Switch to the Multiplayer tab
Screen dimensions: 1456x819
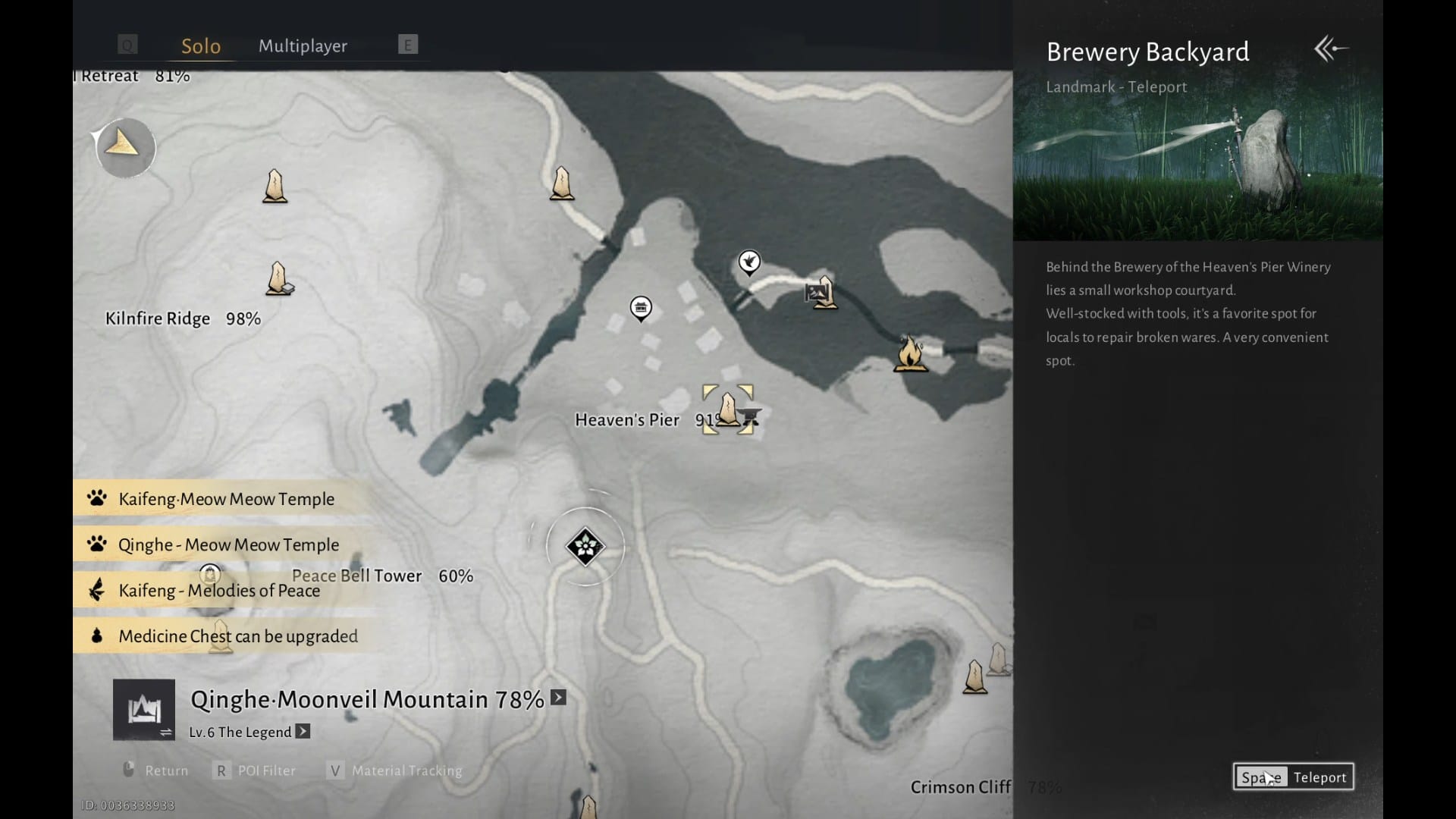click(x=303, y=45)
